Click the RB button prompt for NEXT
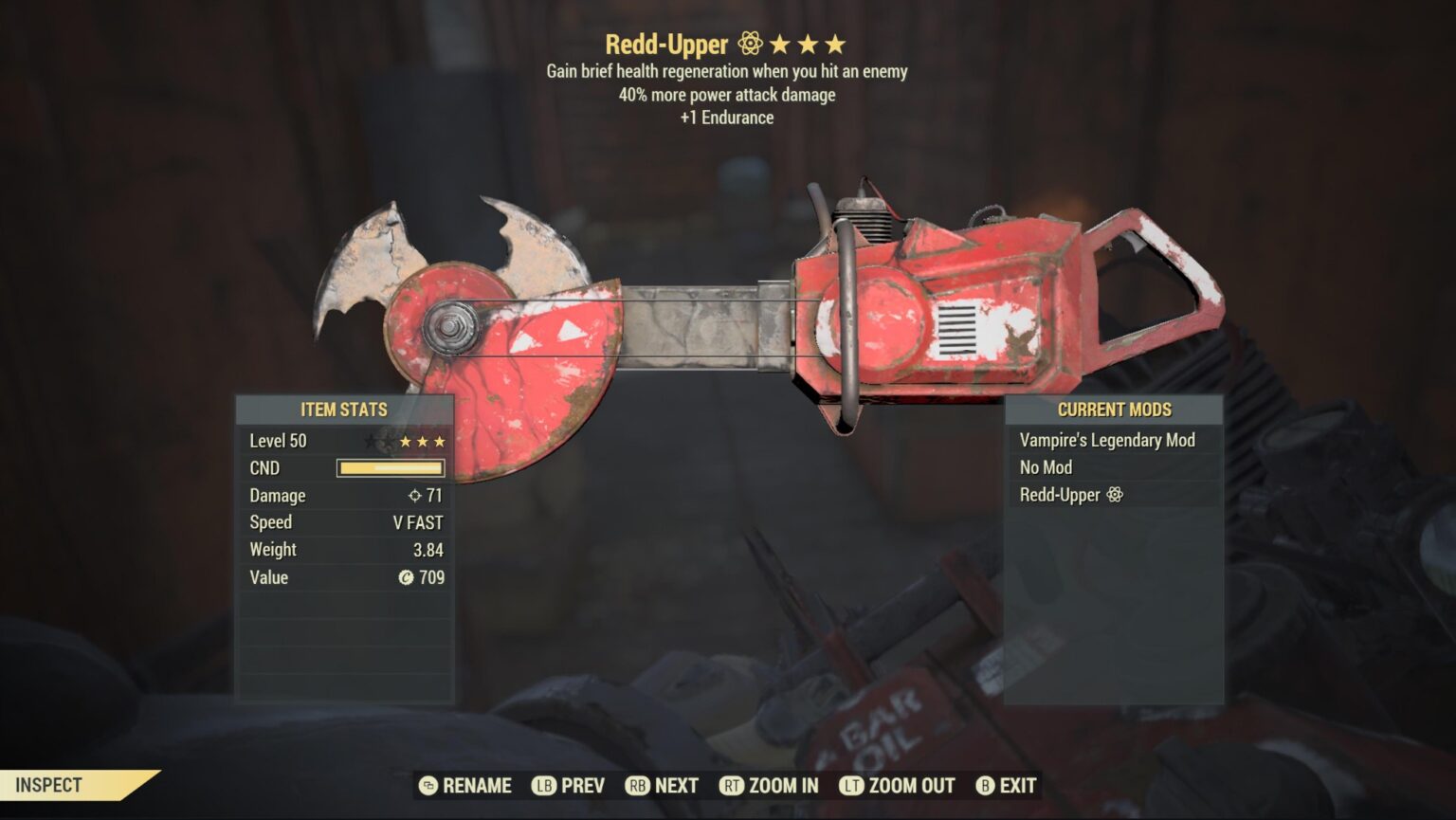Screen dimensions: 1456x820 pyautogui.click(x=636, y=785)
